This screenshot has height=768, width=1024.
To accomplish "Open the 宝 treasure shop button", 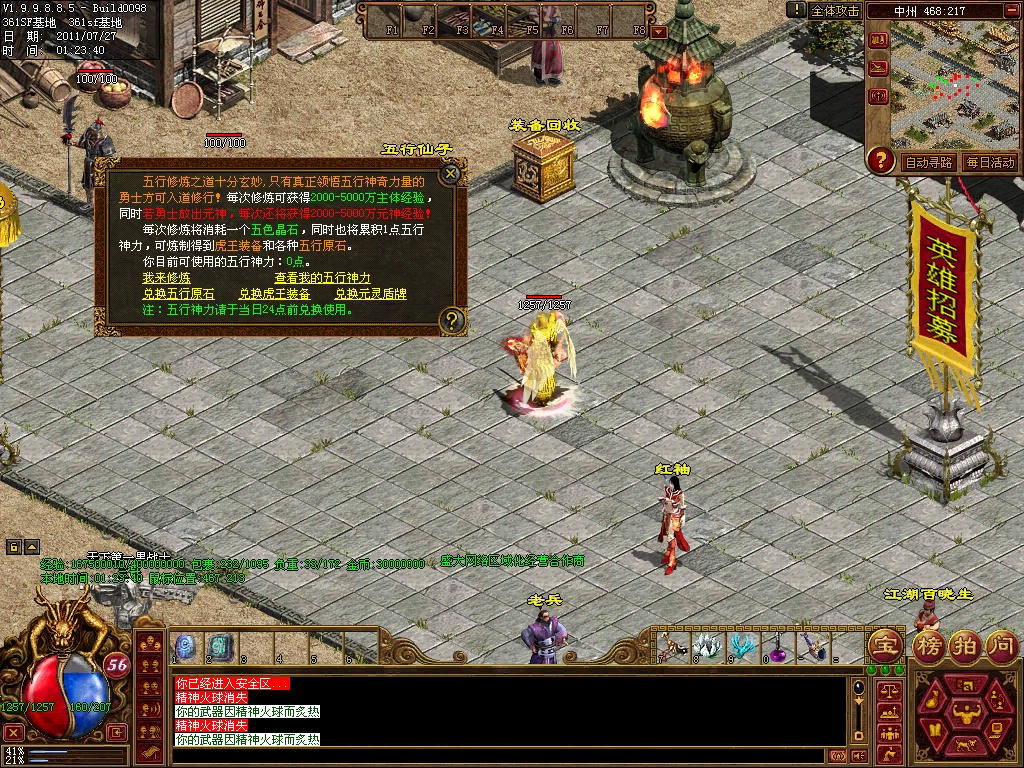I will [x=883, y=645].
